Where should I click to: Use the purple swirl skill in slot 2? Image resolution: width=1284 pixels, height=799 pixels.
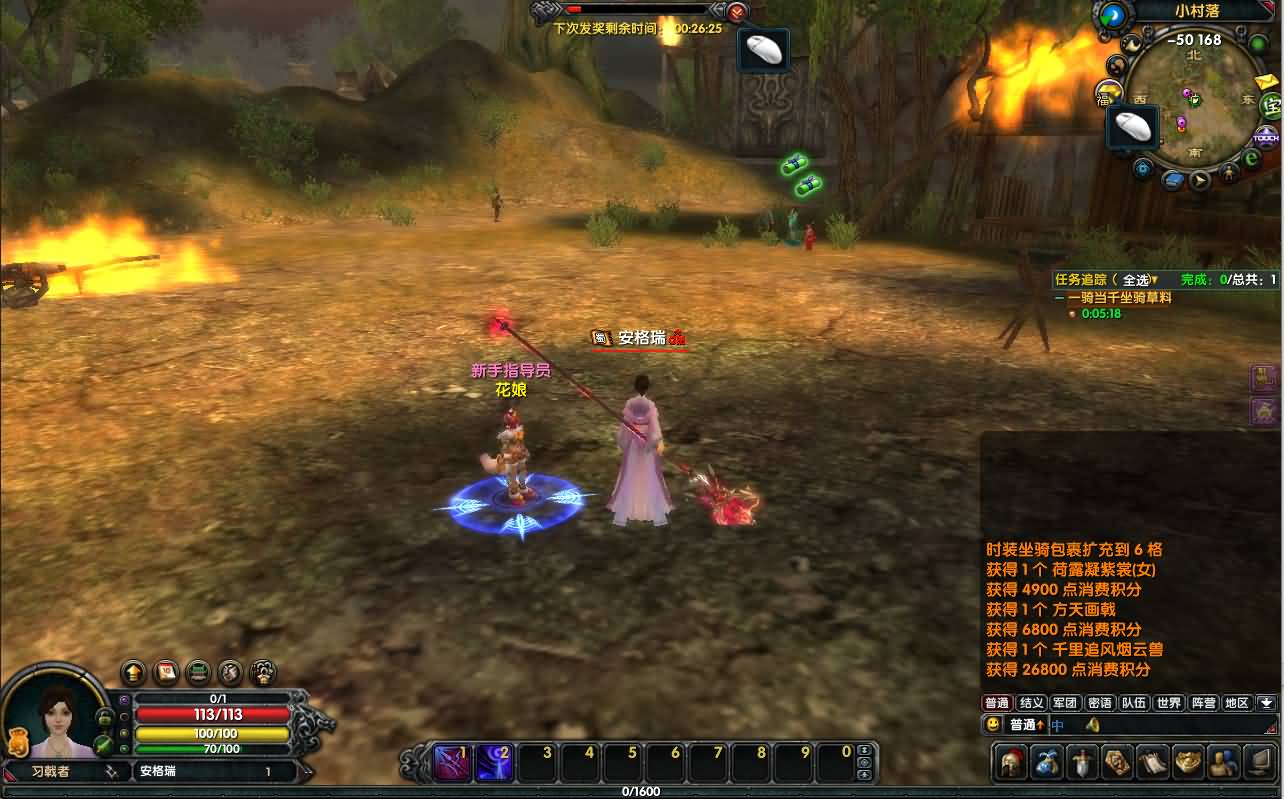point(494,763)
